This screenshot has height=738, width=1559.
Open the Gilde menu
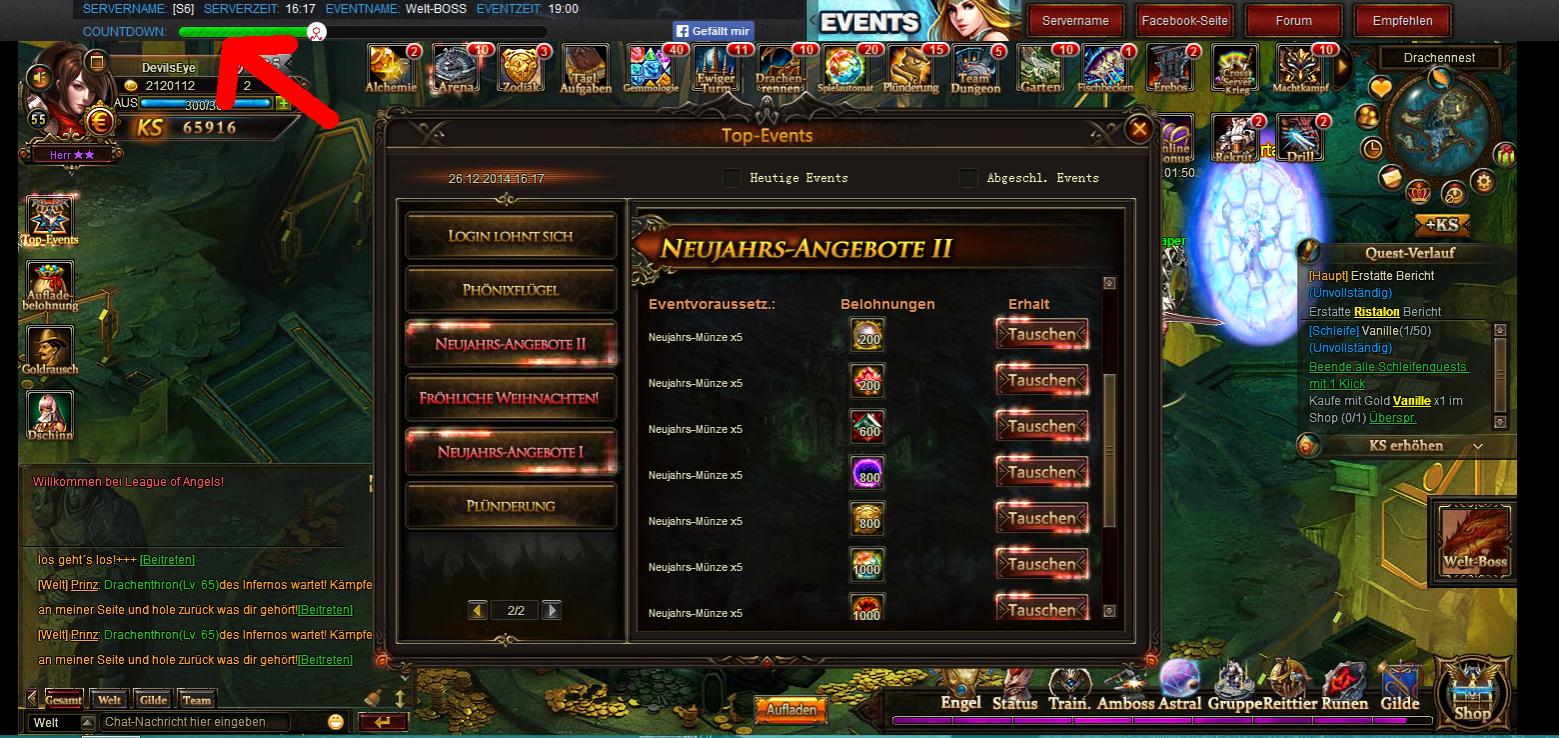1399,688
